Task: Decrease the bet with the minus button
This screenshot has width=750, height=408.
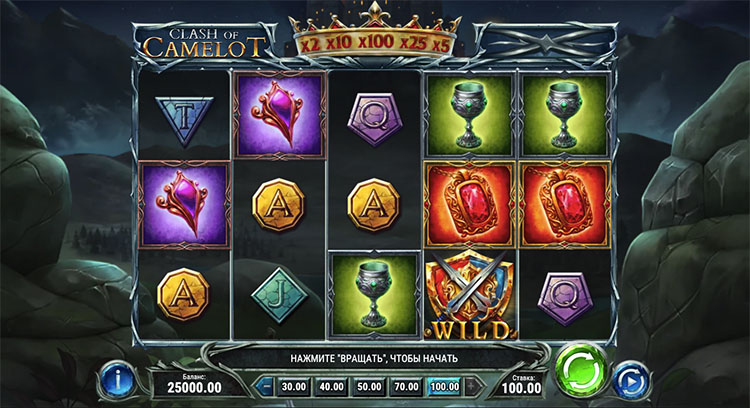Action: coord(267,385)
